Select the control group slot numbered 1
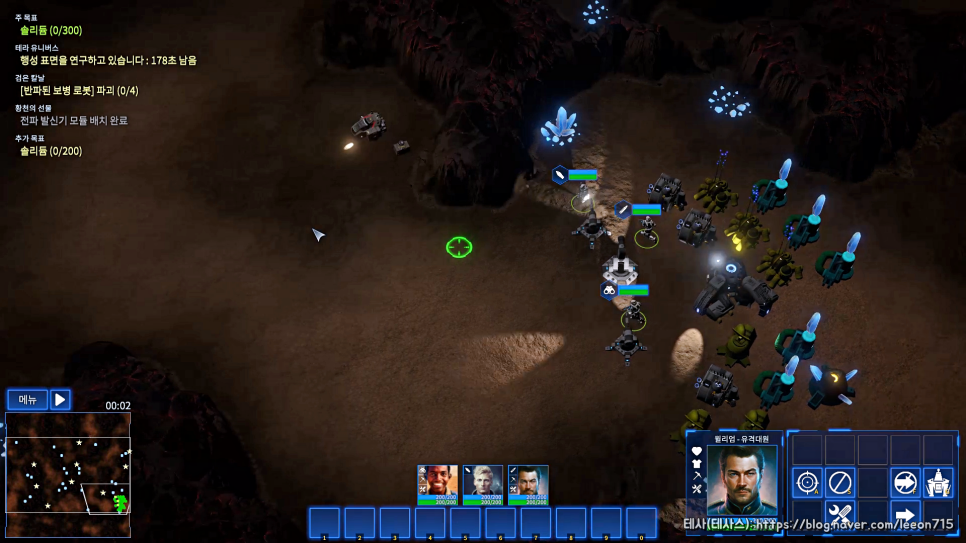966x543 pixels. (x=324, y=523)
